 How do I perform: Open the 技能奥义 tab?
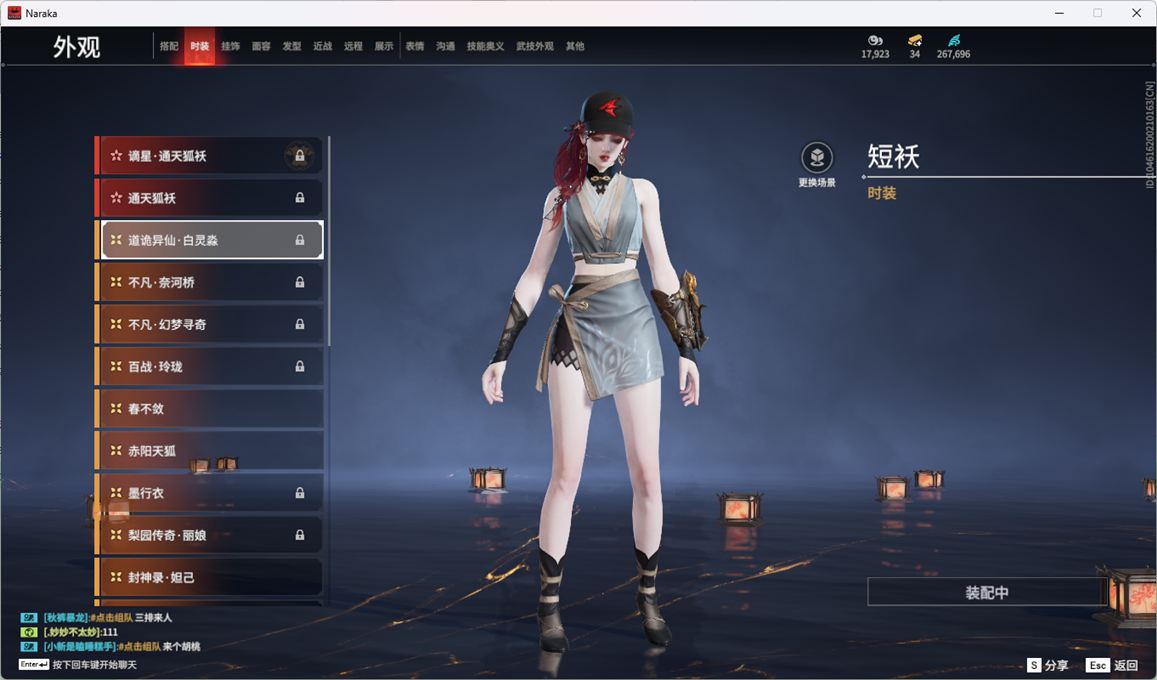(485, 46)
